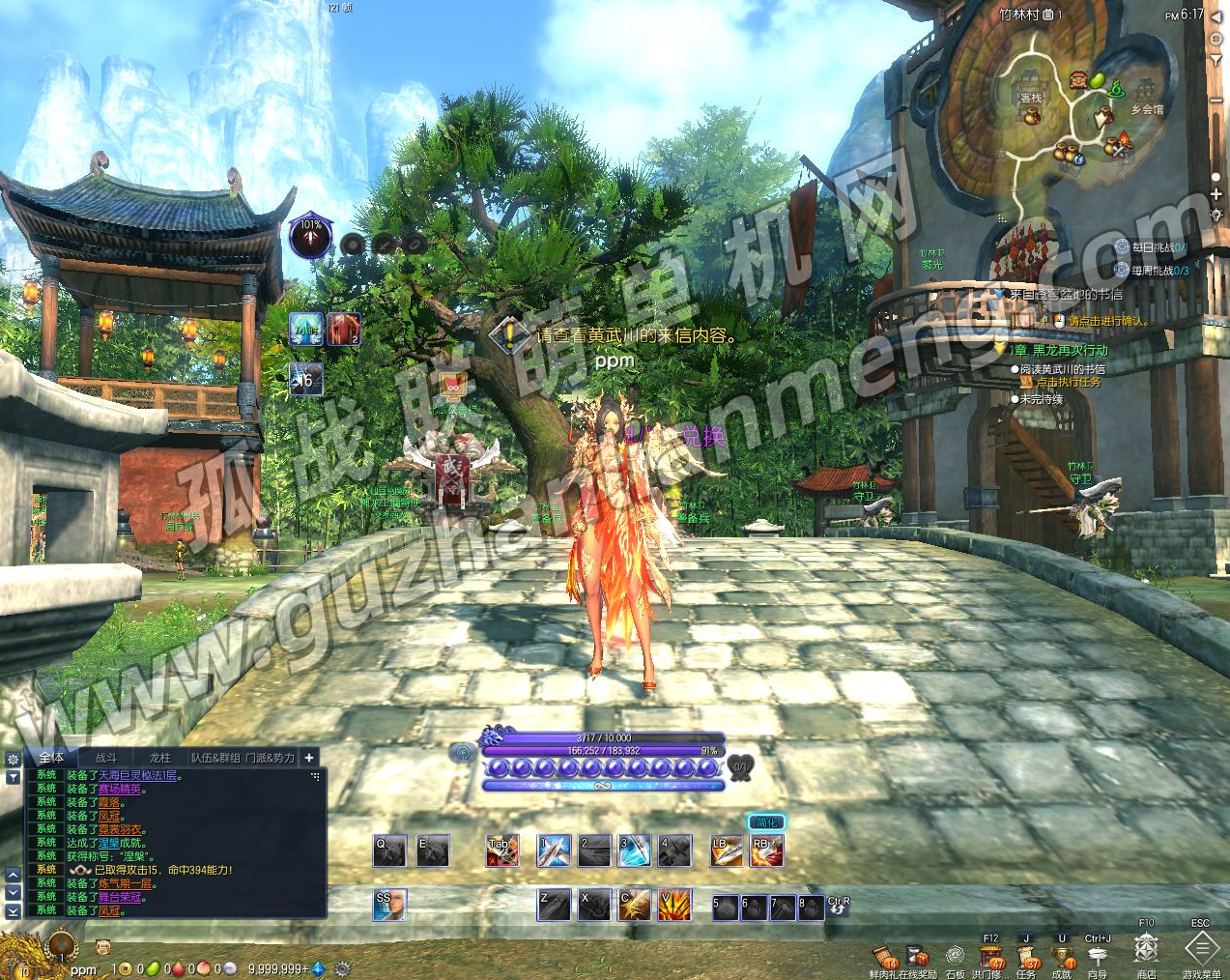Activate the Tab skill icon
Screen dimensions: 1230x980
click(x=501, y=851)
